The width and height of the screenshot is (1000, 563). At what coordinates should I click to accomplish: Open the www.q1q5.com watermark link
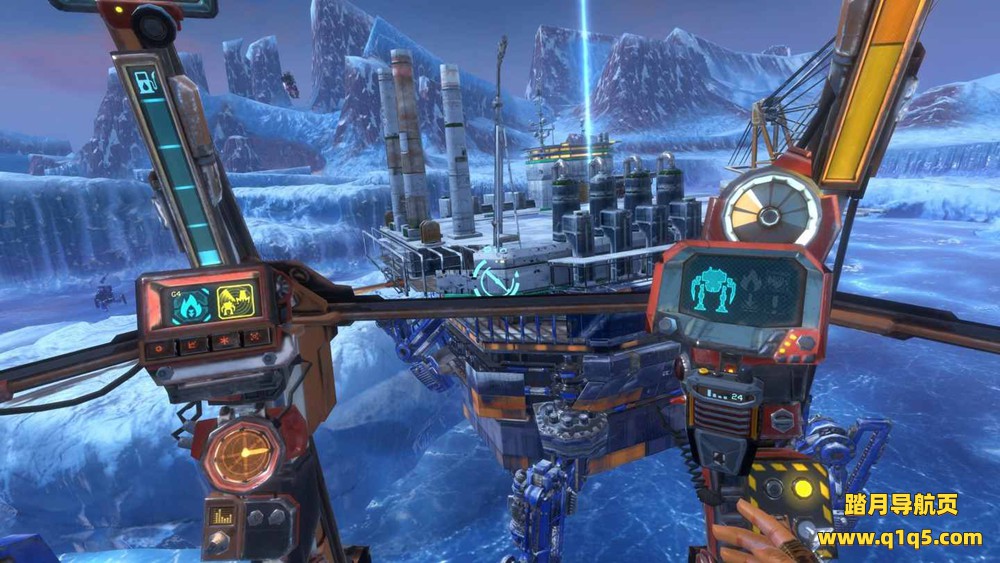click(x=899, y=538)
